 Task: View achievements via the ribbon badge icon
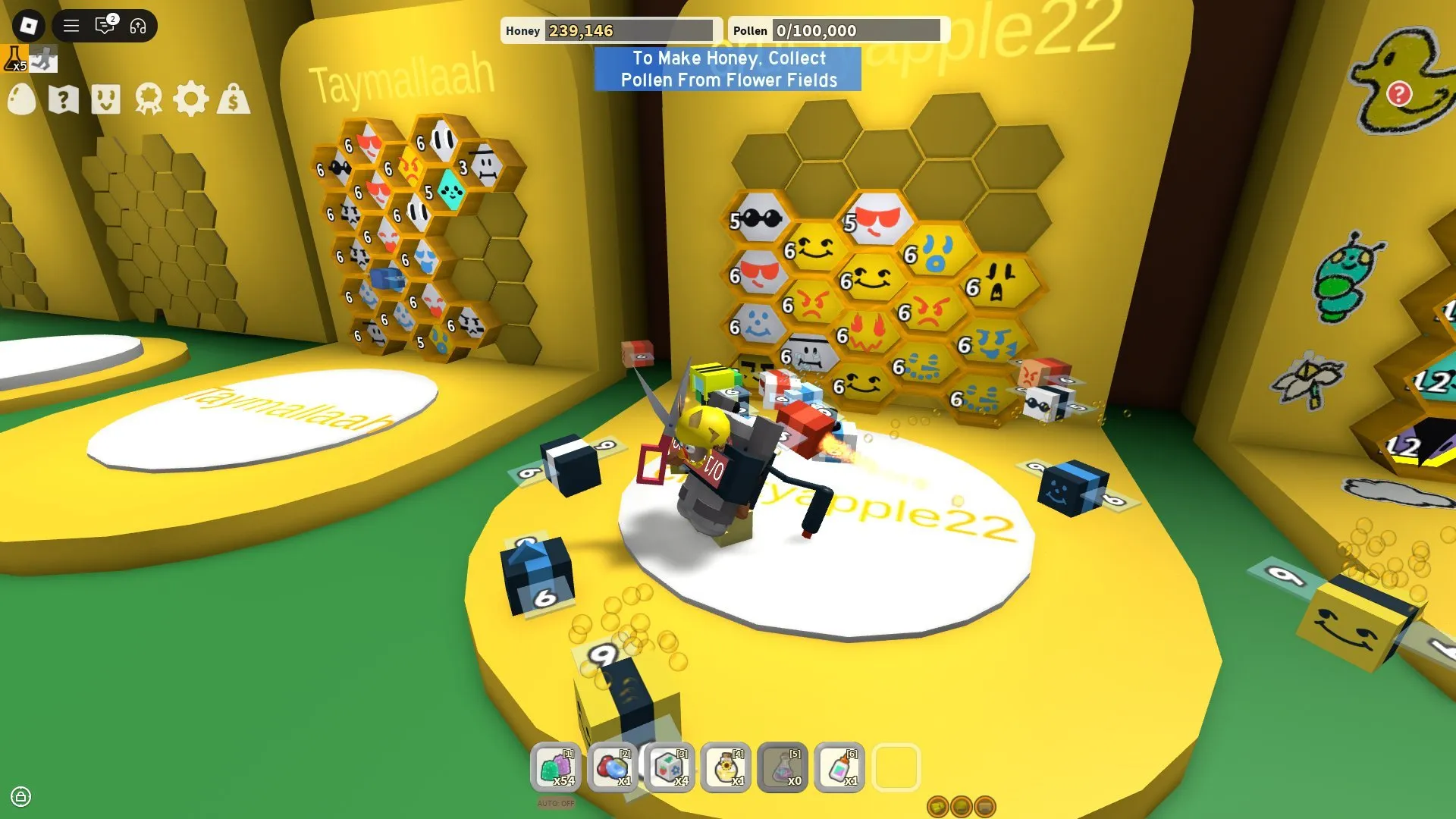pos(149,99)
